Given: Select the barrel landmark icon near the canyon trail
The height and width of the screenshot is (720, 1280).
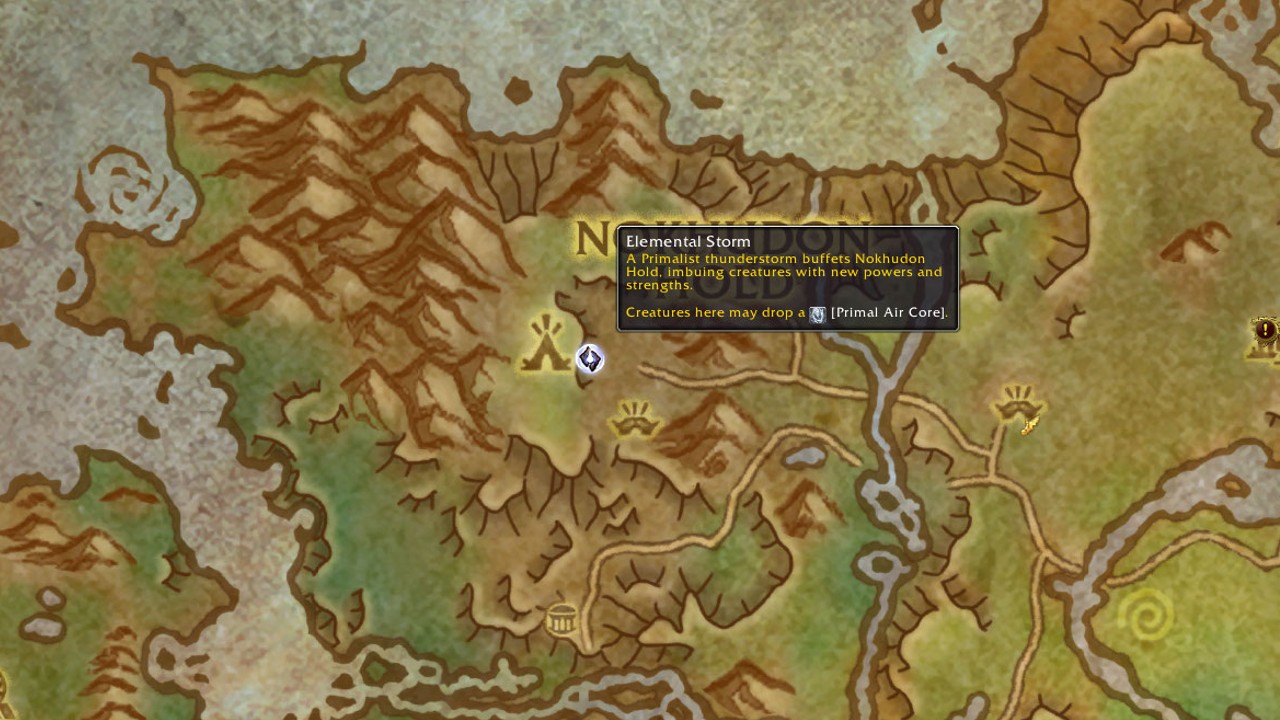Looking at the screenshot, I should point(561,619).
